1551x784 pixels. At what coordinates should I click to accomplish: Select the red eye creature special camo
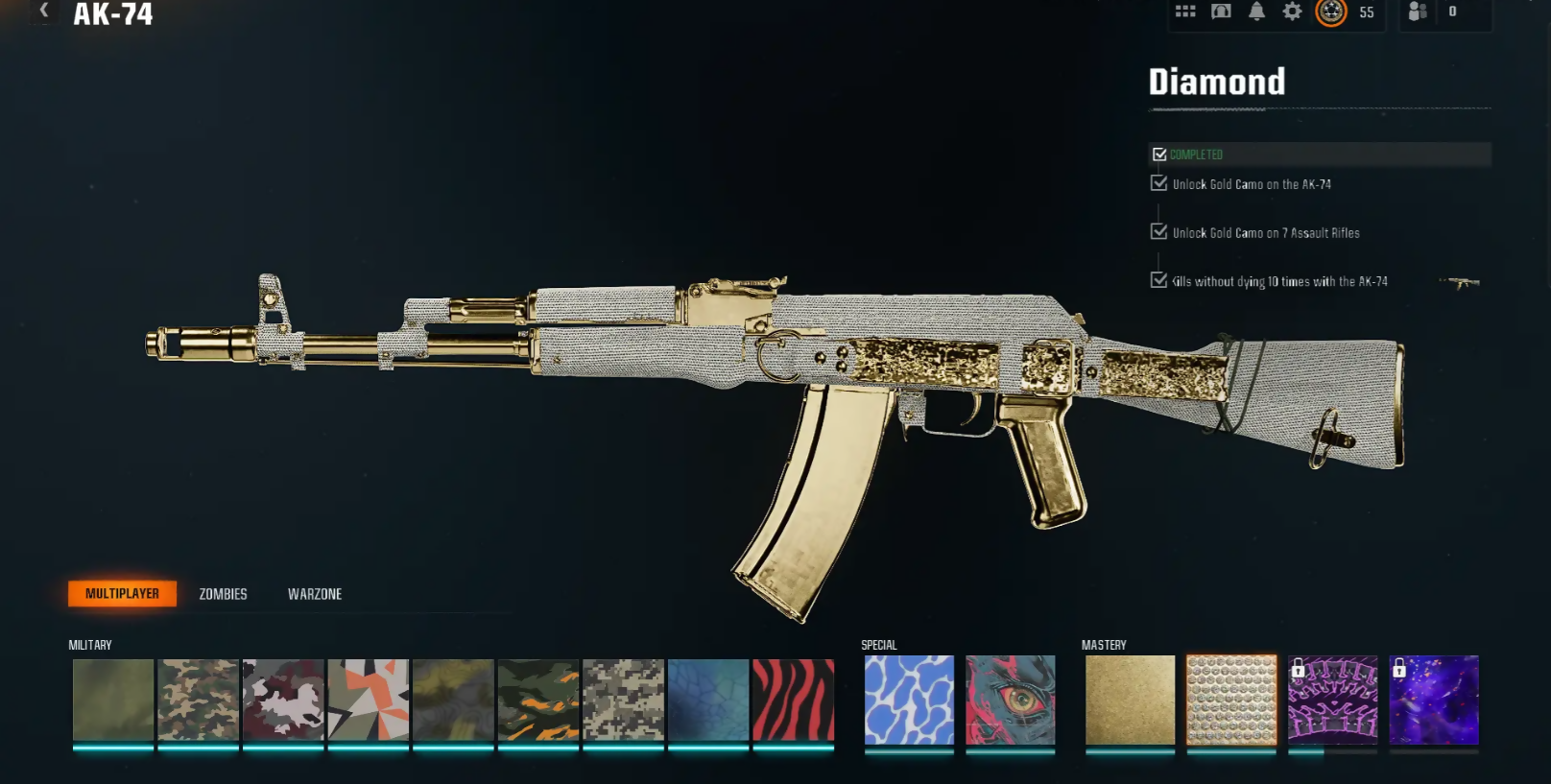1010,700
